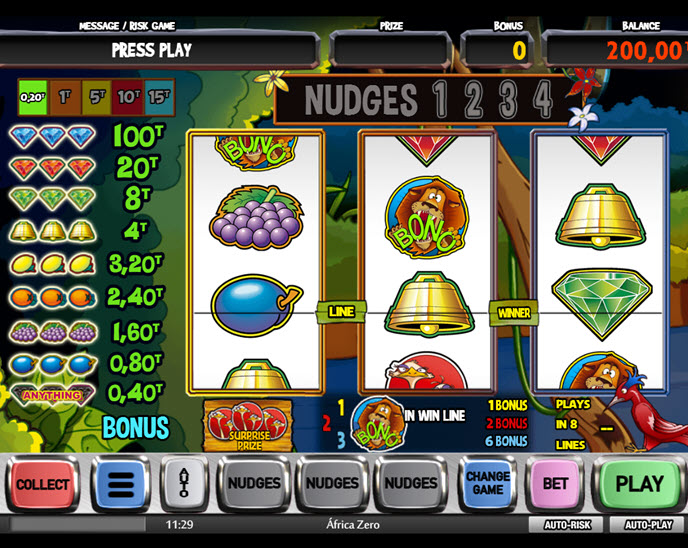This screenshot has height=548, width=688.
Task: Enable AUTO-PLAY mode
Action: pos(647,524)
